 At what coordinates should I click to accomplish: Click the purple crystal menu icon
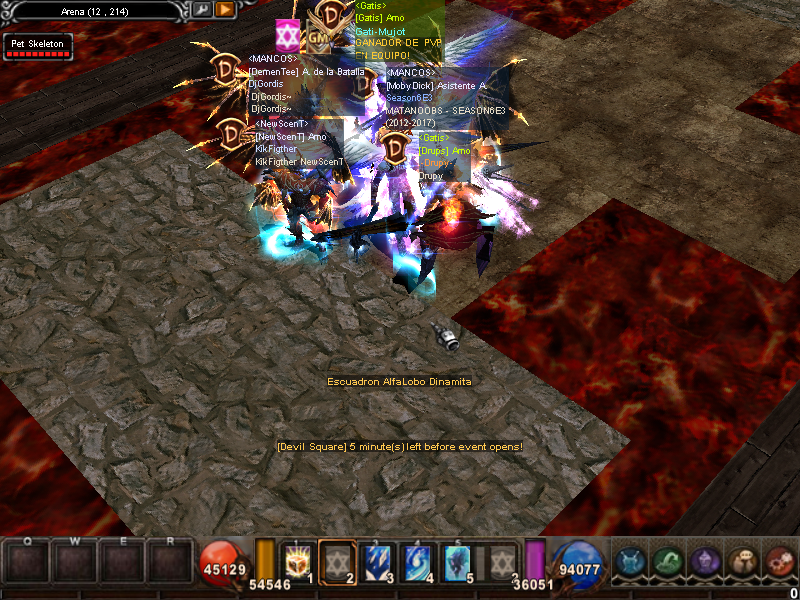click(x=704, y=562)
